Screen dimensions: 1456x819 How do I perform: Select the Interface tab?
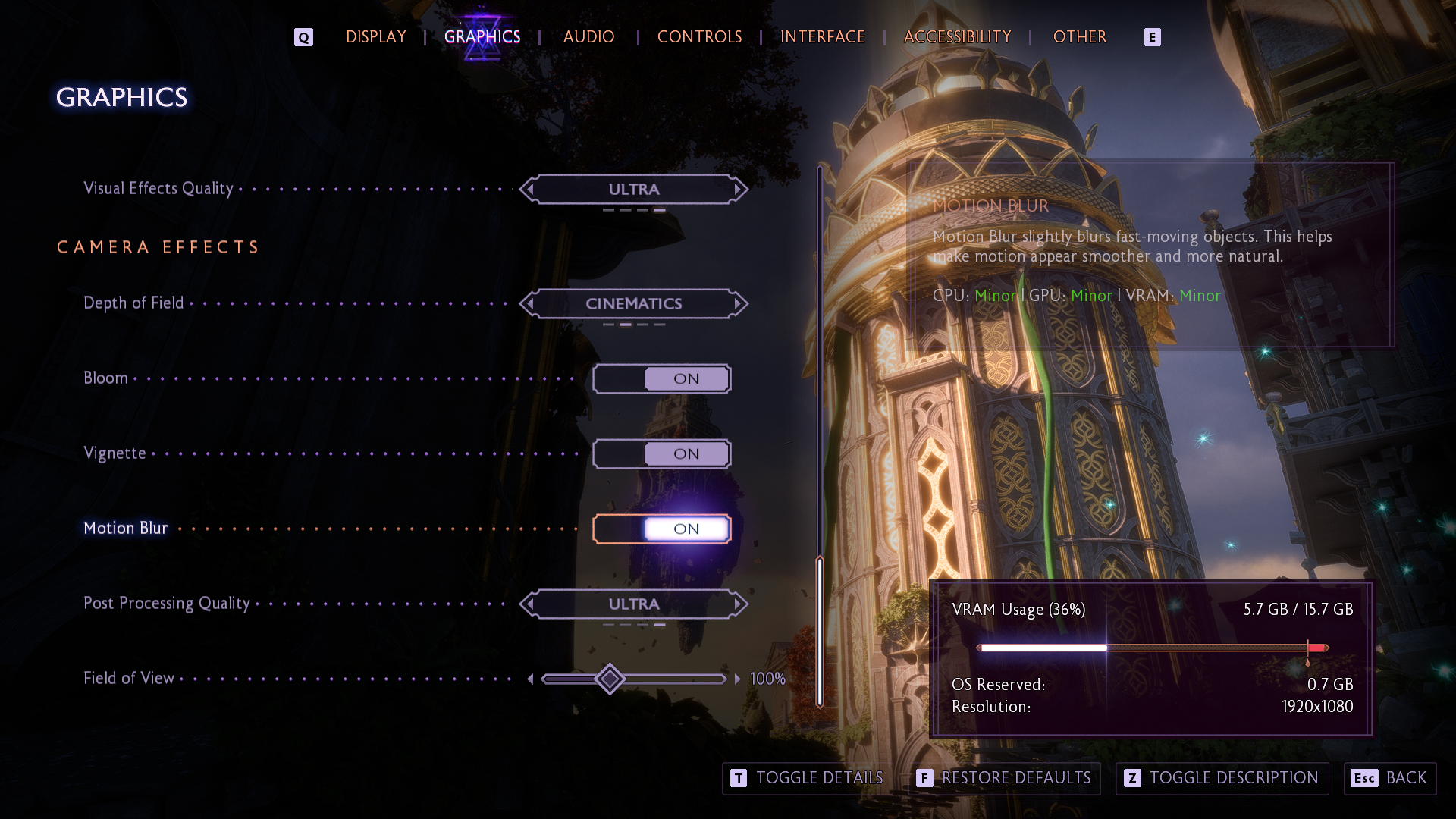pyautogui.click(x=822, y=36)
